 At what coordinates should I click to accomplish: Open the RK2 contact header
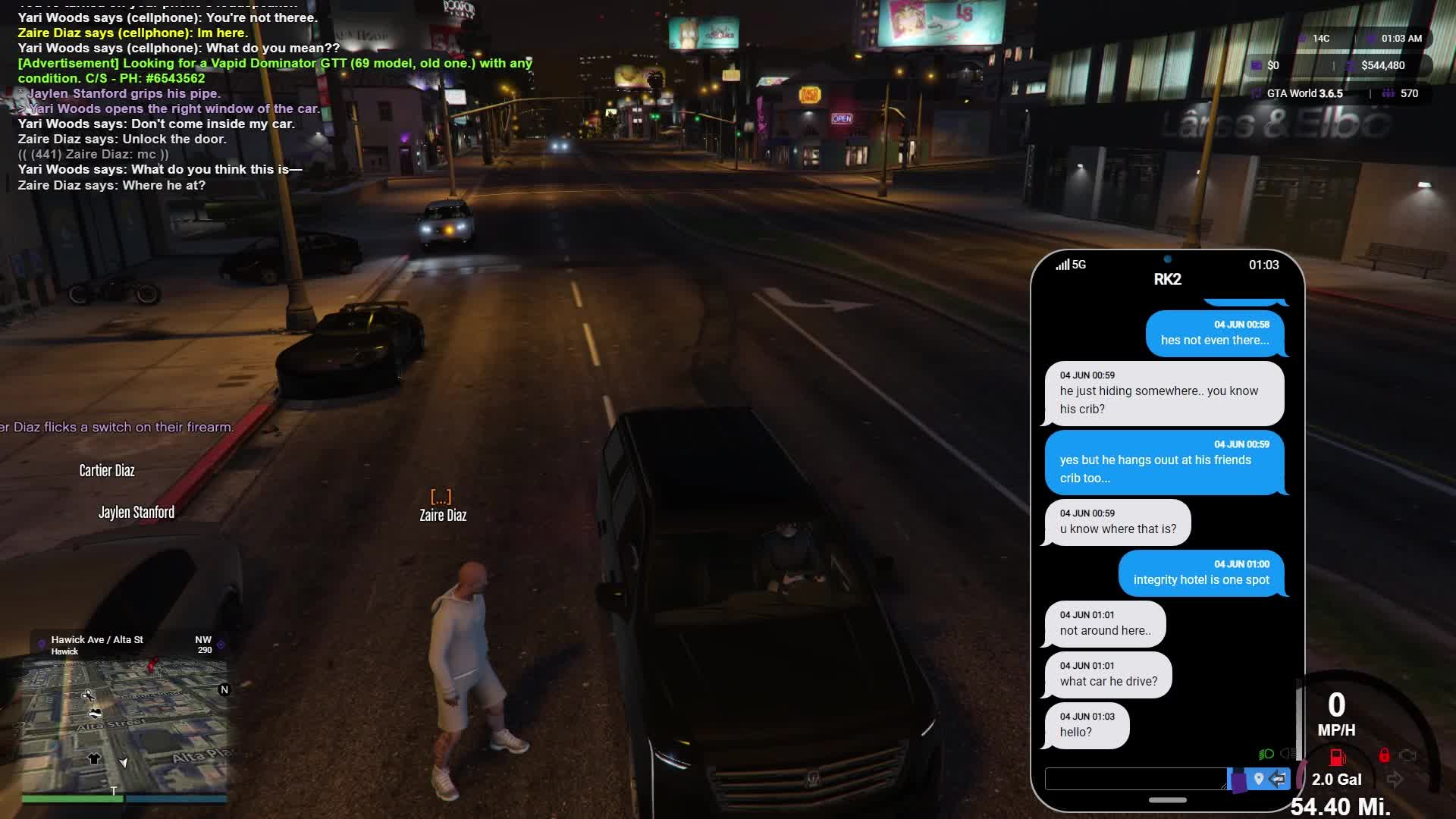tap(1167, 280)
